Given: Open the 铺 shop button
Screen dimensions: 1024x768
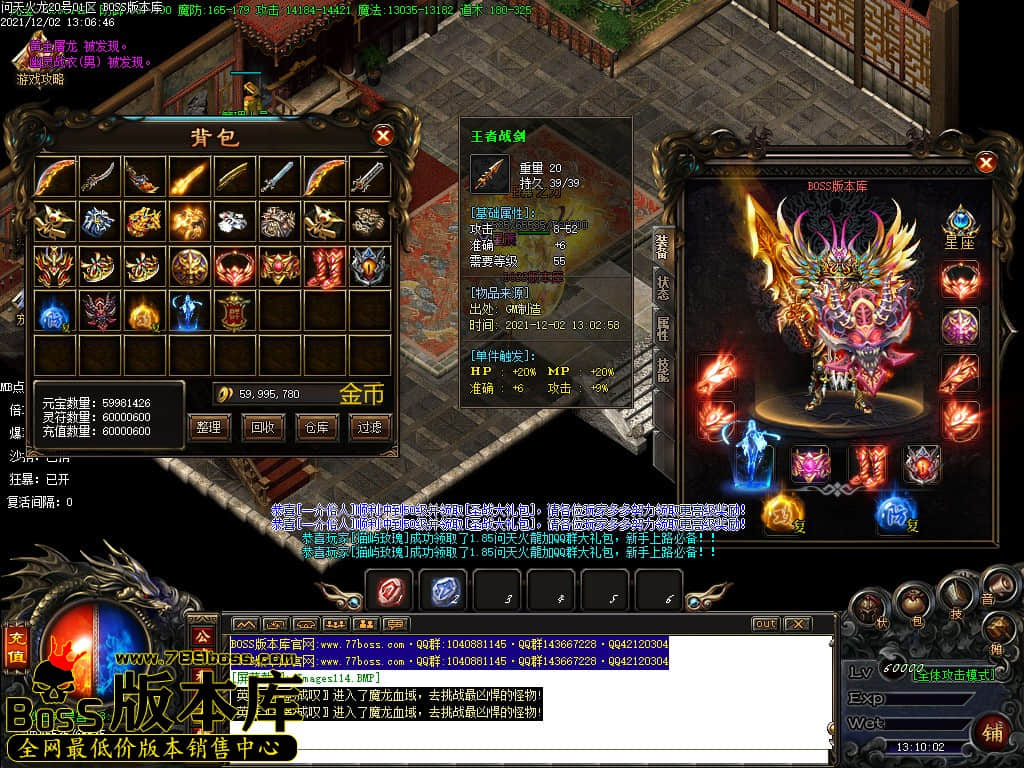Looking at the screenshot, I should pos(992,731).
